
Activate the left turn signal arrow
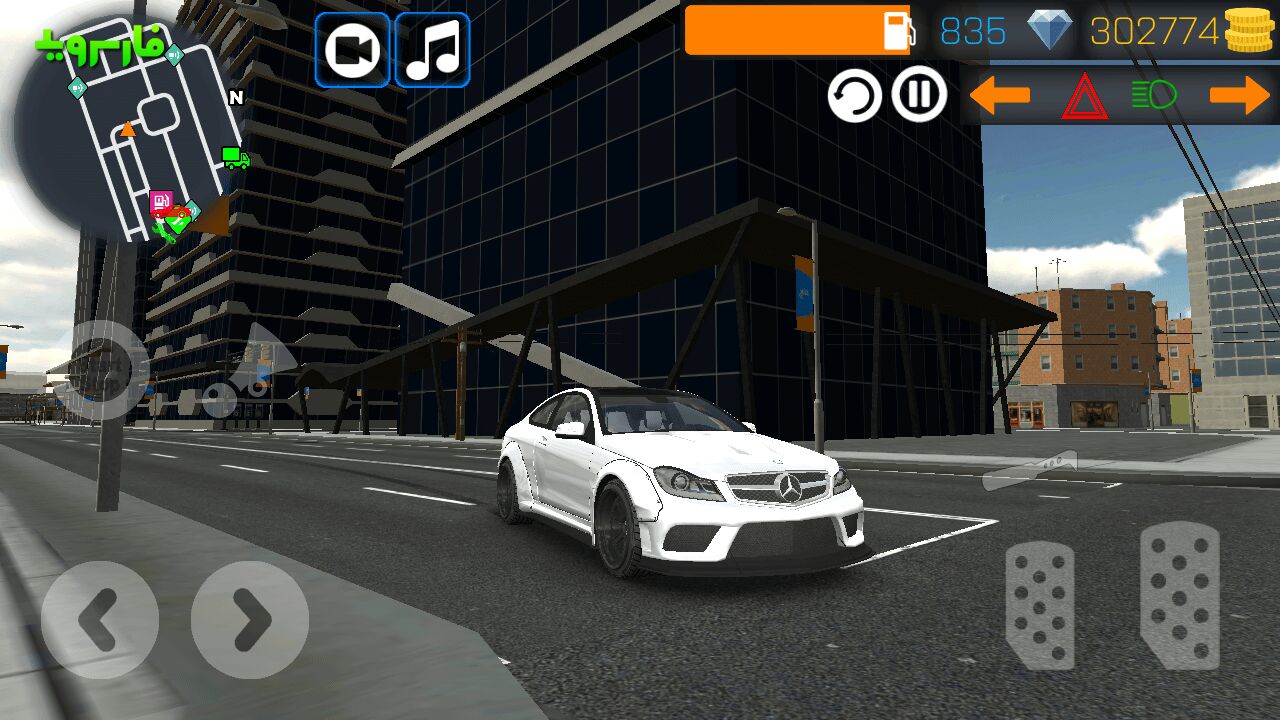coord(999,96)
